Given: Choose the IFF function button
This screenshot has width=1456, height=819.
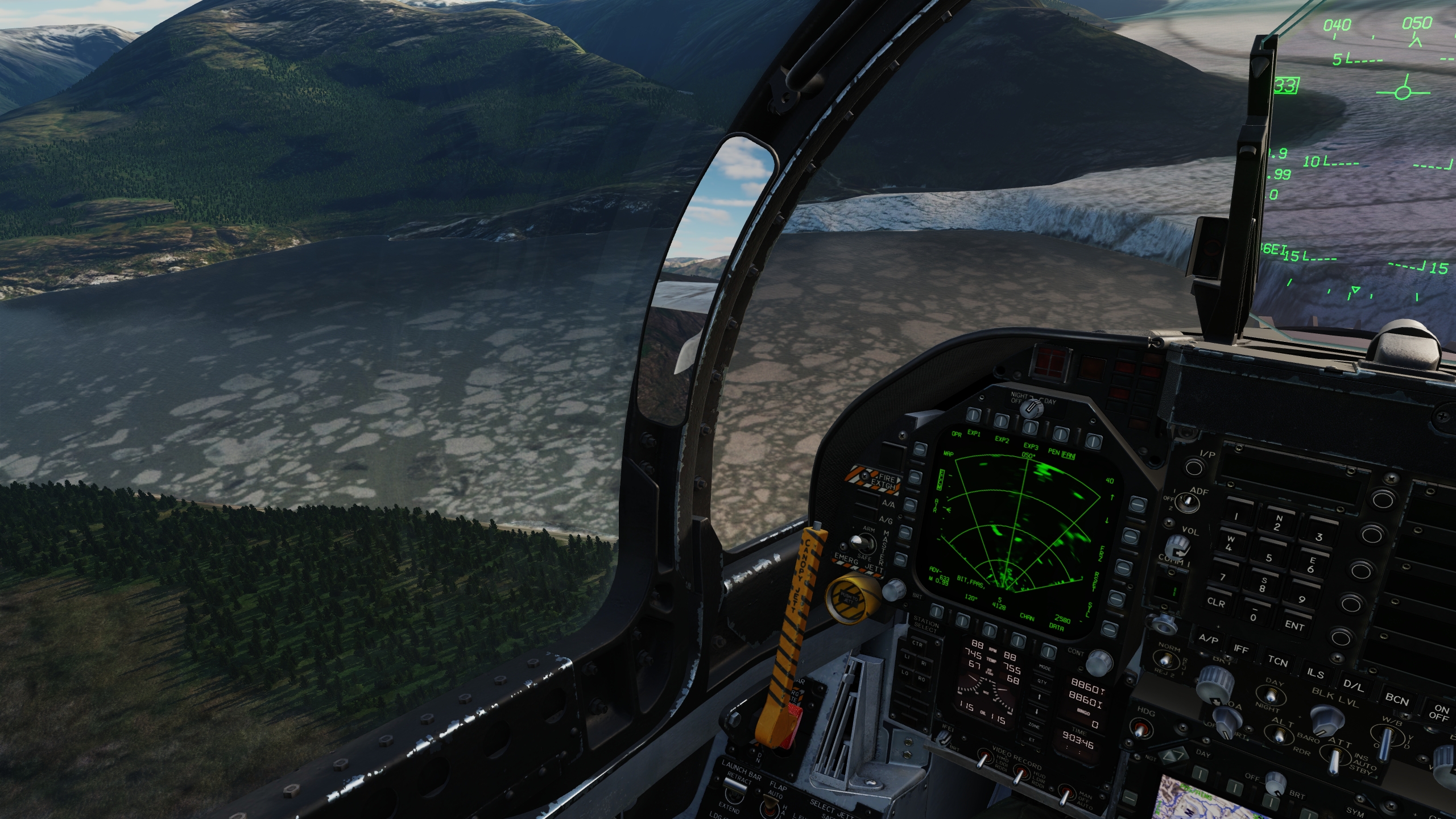Looking at the screenshot, I should click(x=1241, y=649).
